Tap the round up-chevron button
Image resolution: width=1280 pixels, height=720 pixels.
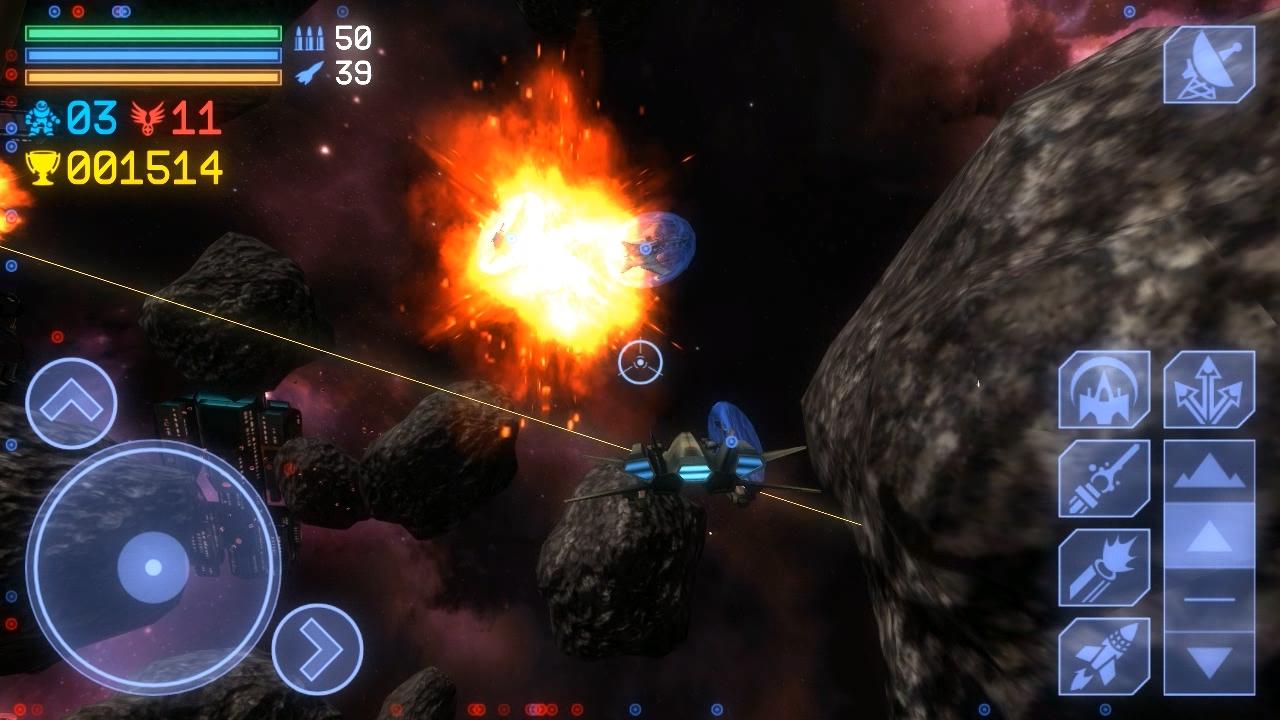[x=71, y=403]
